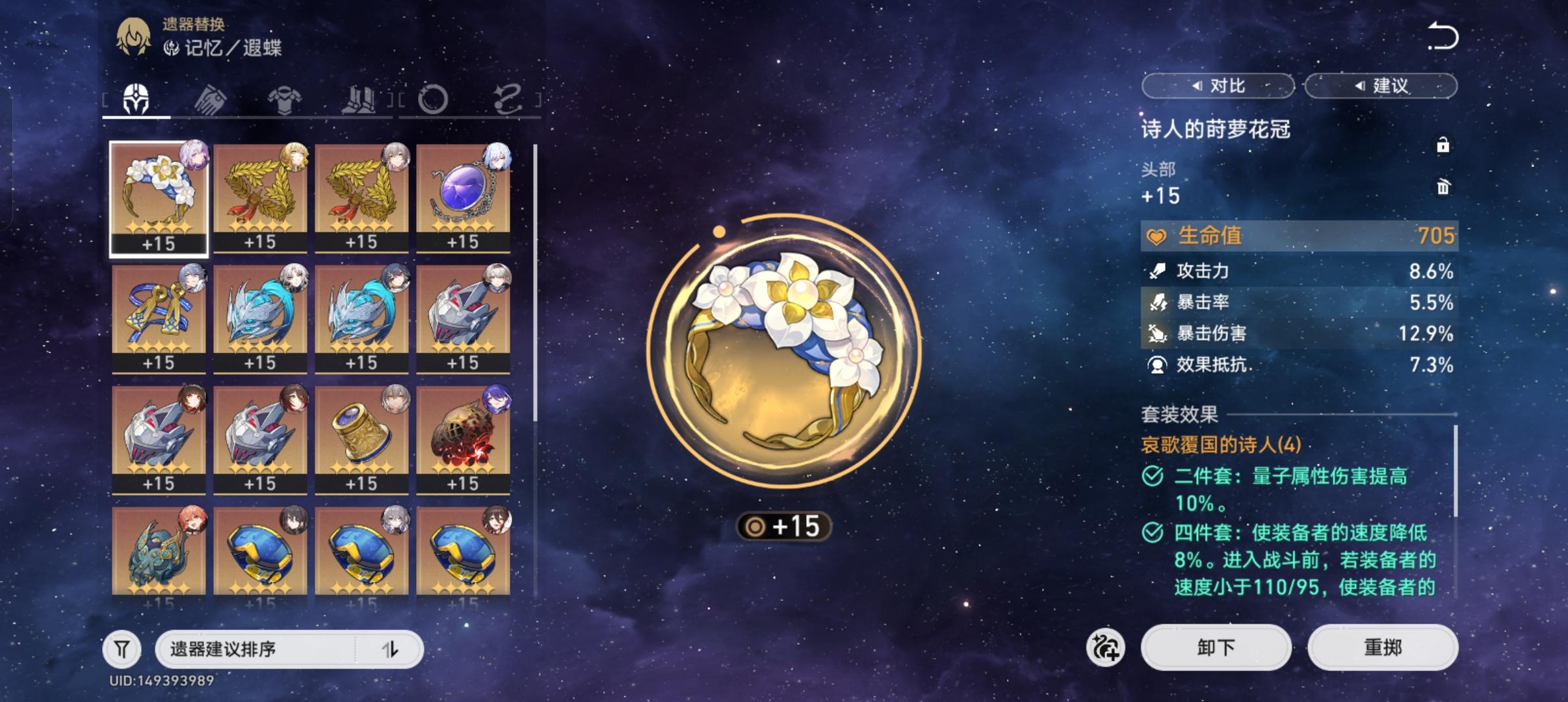Open the relic filter panel
Image resolution: width=1568 pixels, height=702 pixels.
(x=122, y=648)
